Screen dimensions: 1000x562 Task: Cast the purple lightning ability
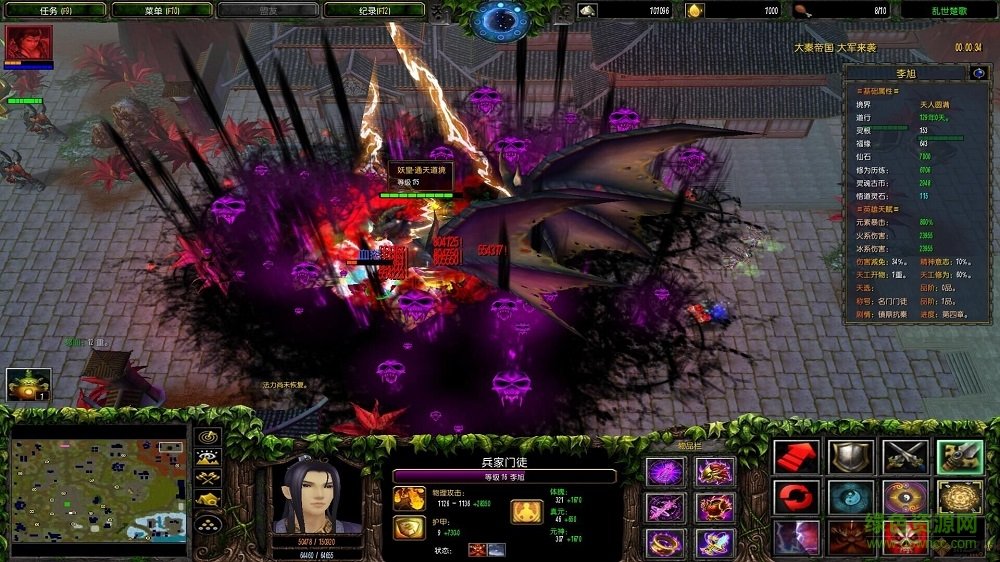(x=796, y=537)
